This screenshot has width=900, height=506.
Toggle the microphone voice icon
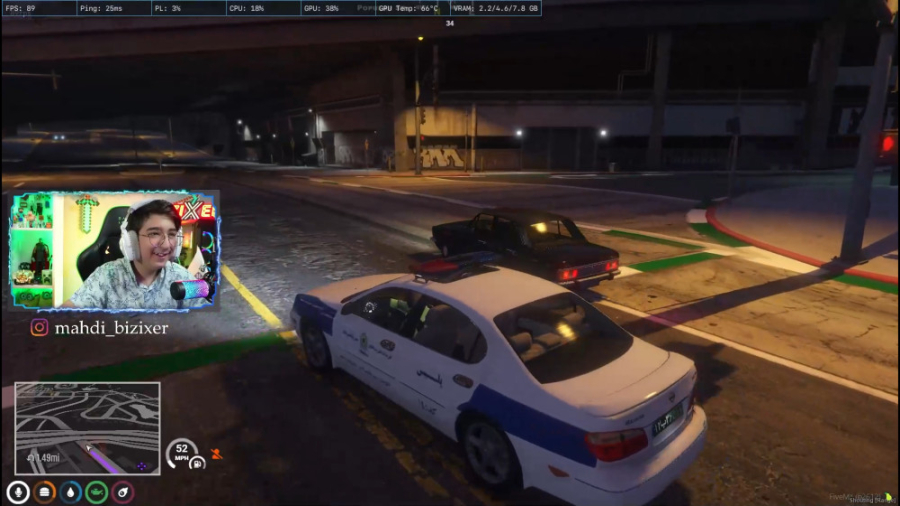pyautogui.click(x=18, y=492)
